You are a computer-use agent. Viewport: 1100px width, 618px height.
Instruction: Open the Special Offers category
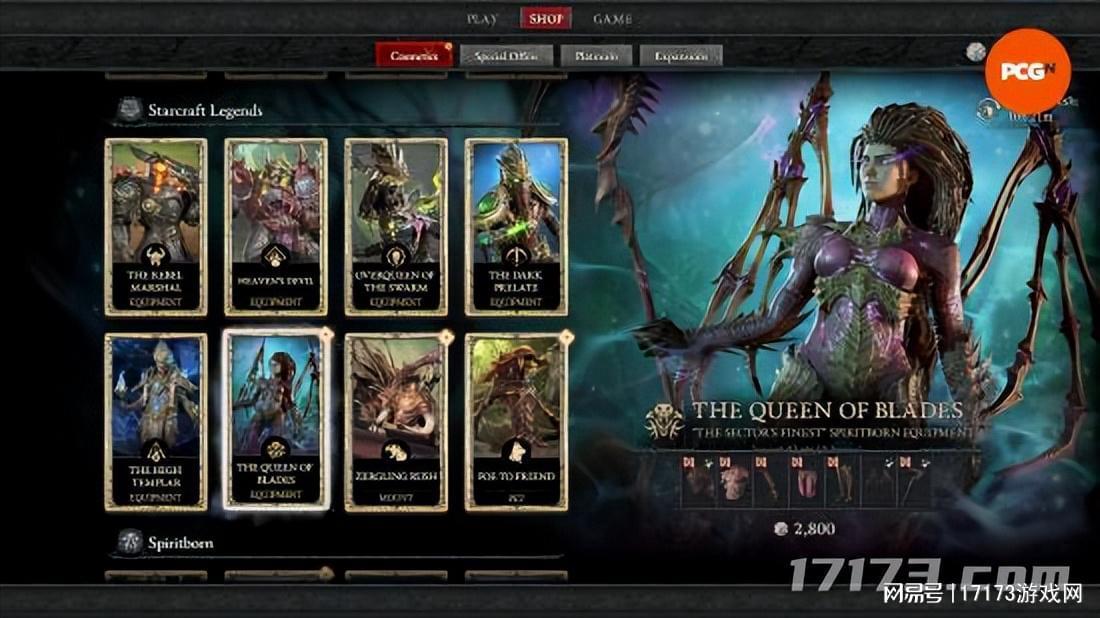coord(506,56)
